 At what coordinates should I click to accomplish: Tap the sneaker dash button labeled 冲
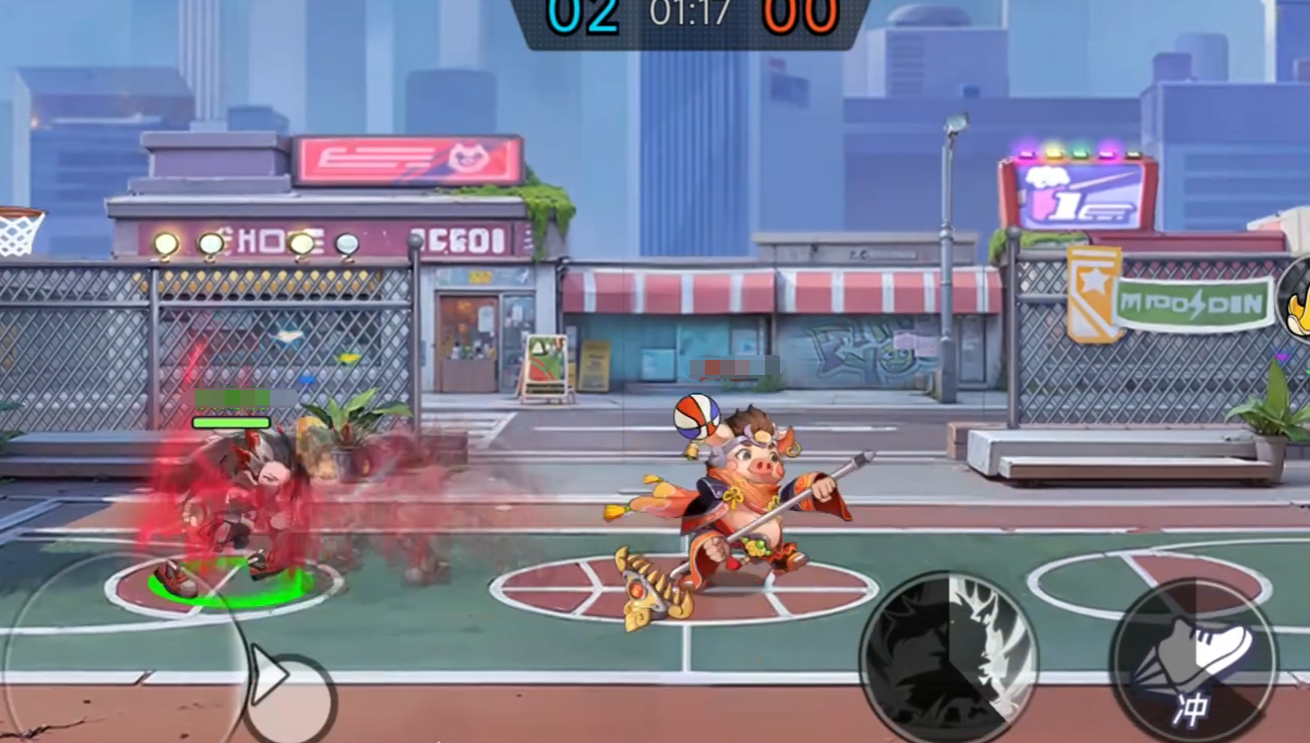click(1193, 661)
